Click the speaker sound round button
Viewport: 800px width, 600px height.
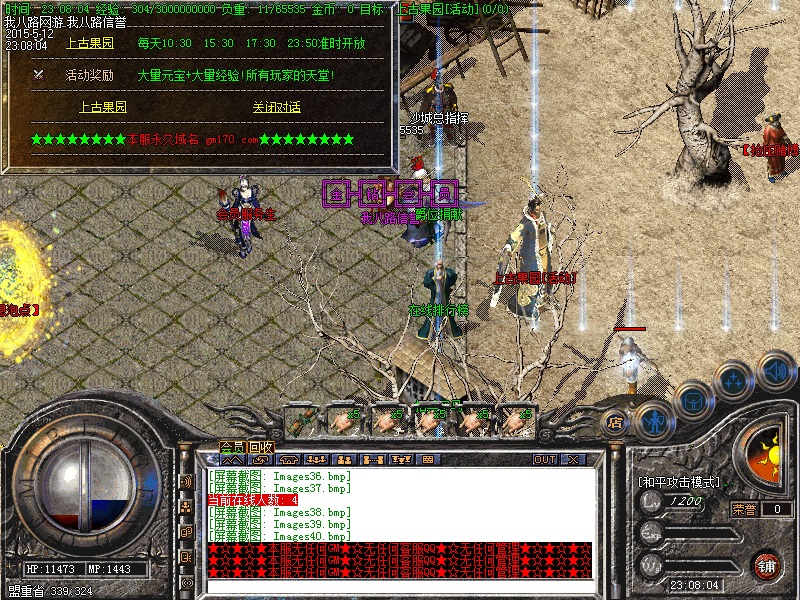point(777,369)
